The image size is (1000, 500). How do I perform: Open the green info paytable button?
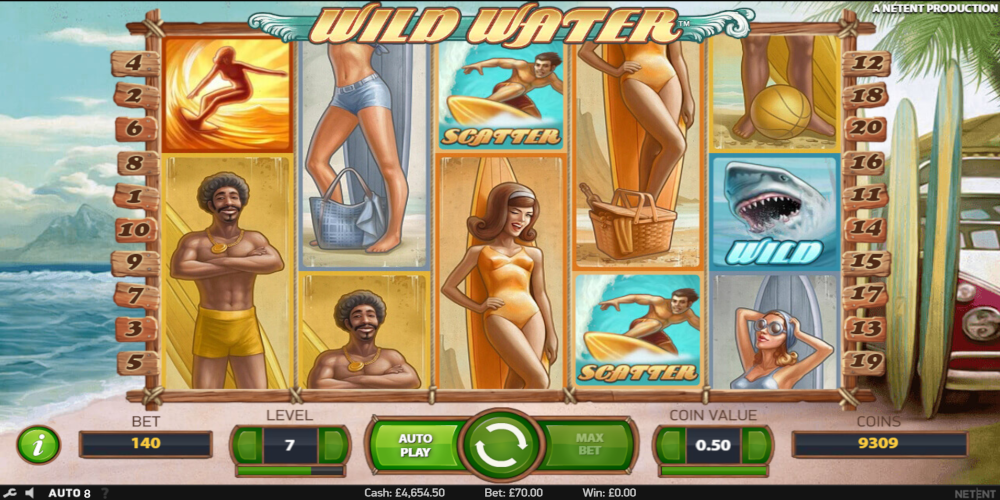38,445
